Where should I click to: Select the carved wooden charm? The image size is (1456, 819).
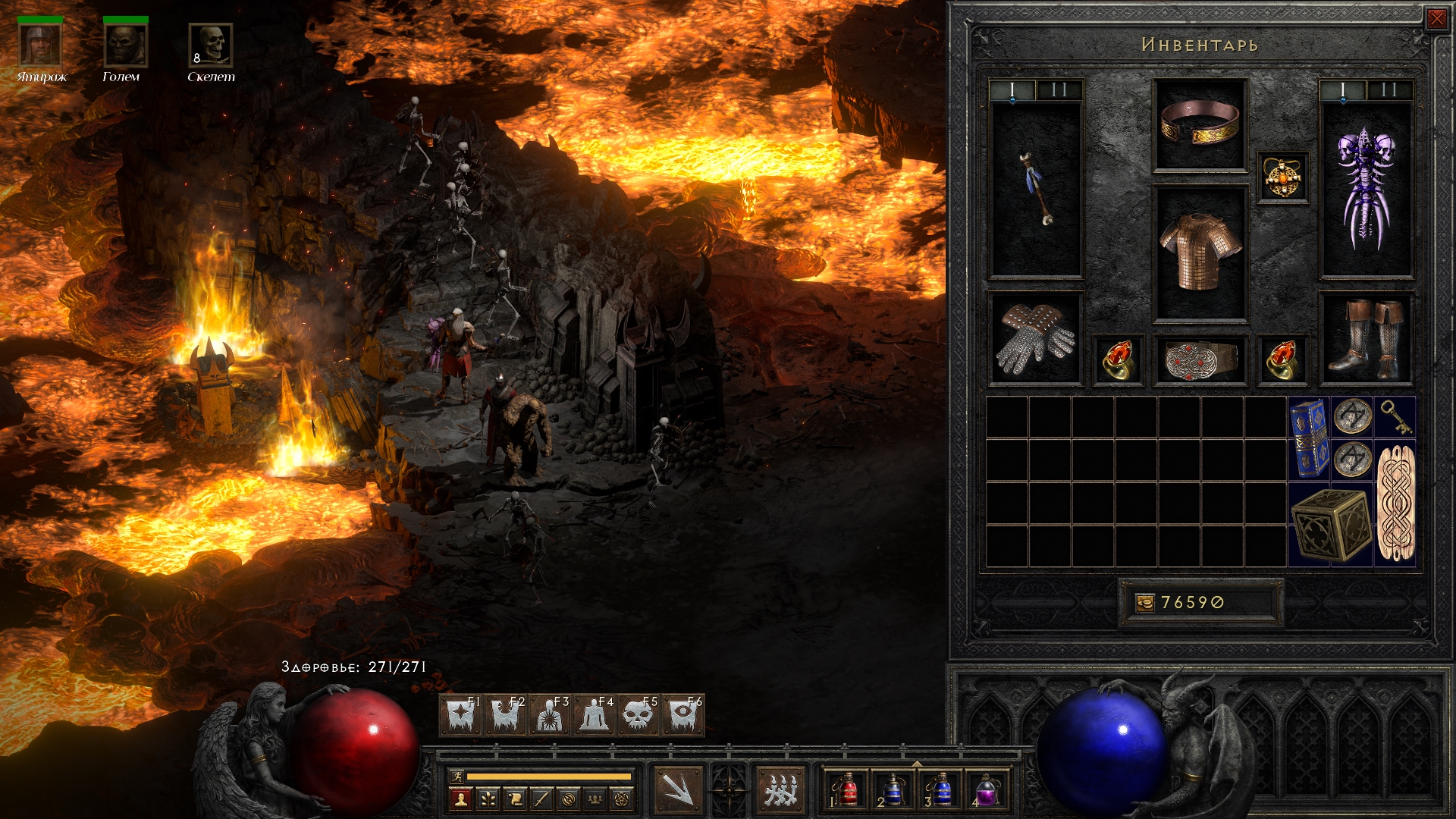pyautogui.click(x=1395, y=502)
